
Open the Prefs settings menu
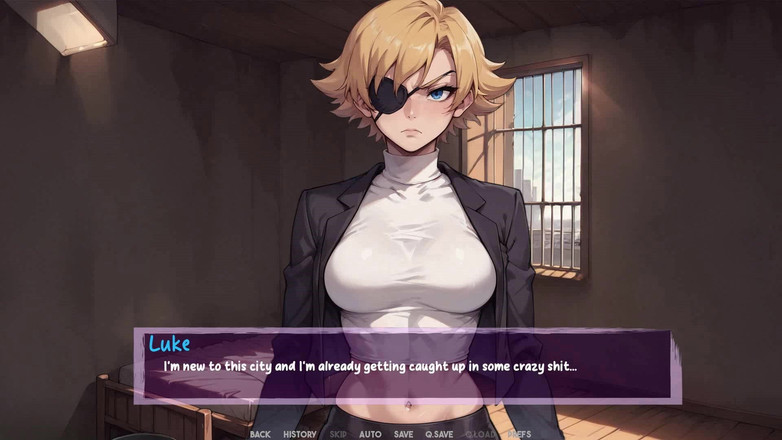[519, 434]
